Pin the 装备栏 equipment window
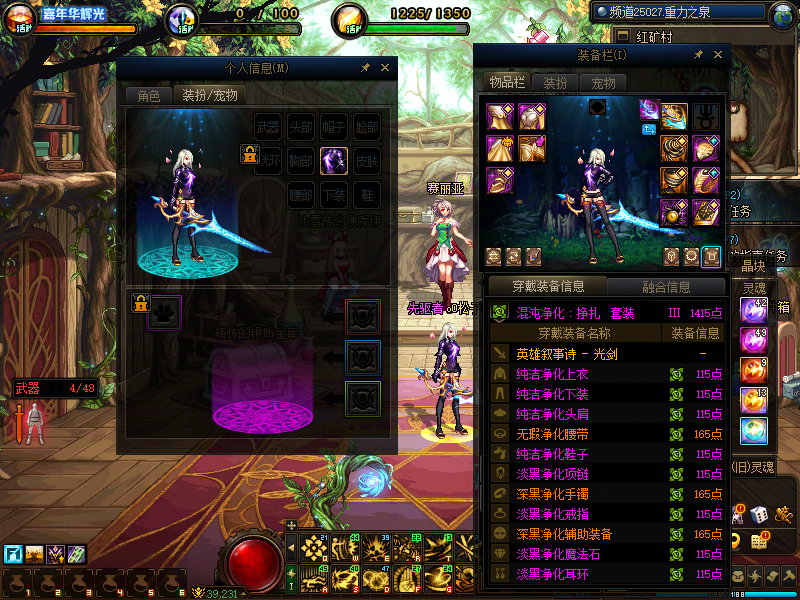800x600 pixels. point(698,54)
